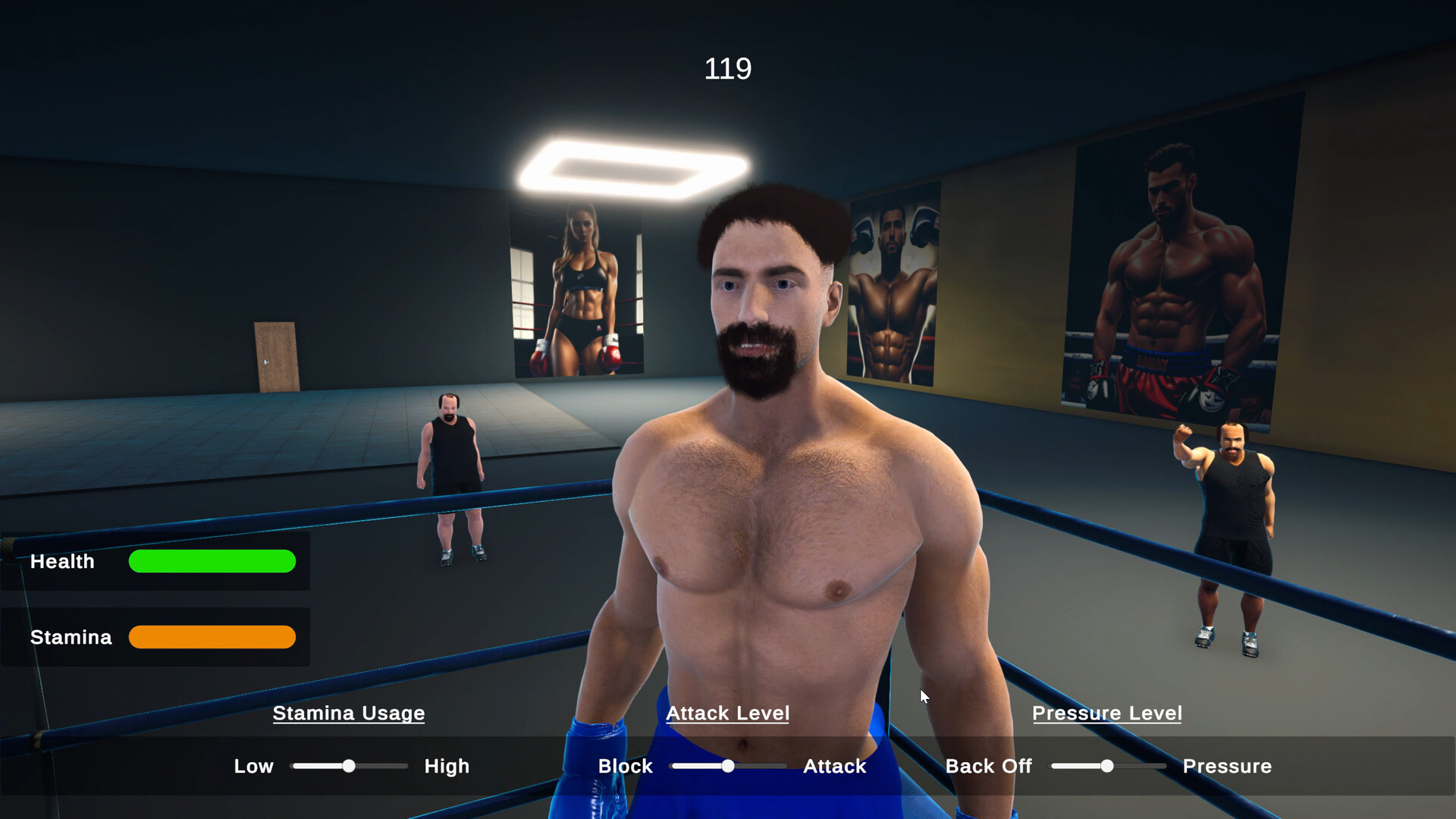Click the green Health bar
Image resolution: width=1456 pixels, height=819 pixels.
click(212, 561)
